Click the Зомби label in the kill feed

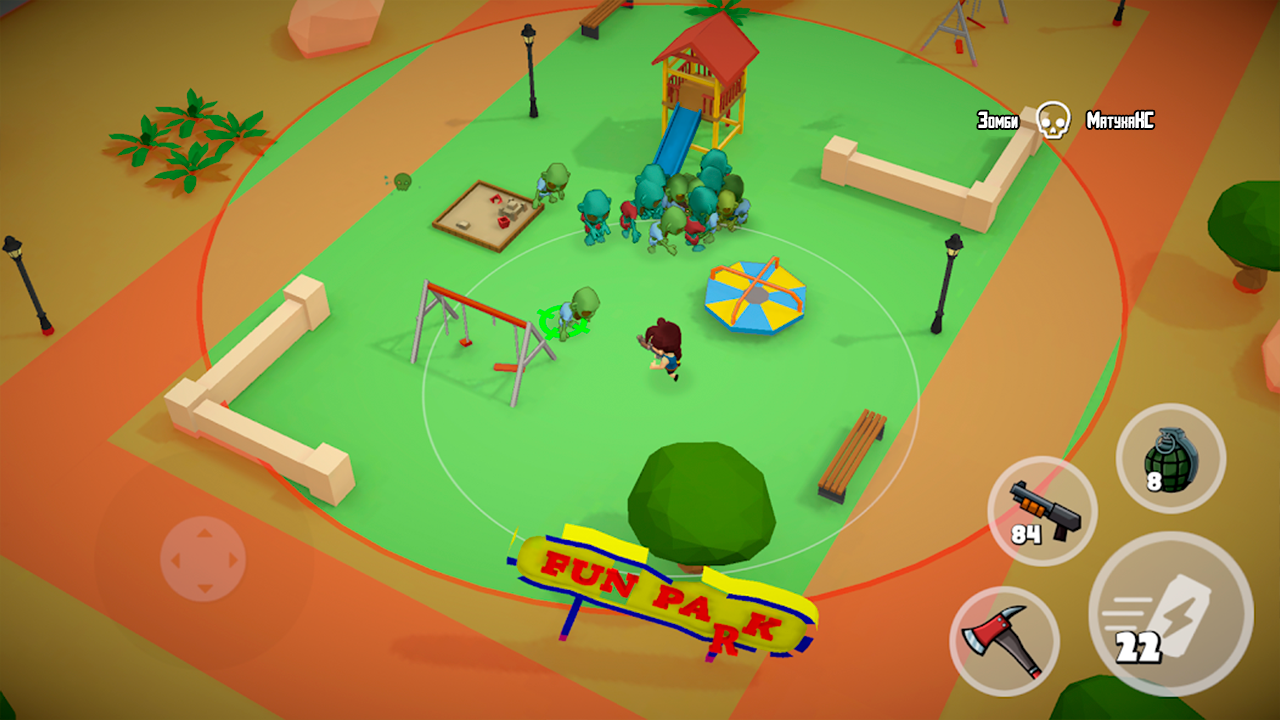[x=996, y=118]
